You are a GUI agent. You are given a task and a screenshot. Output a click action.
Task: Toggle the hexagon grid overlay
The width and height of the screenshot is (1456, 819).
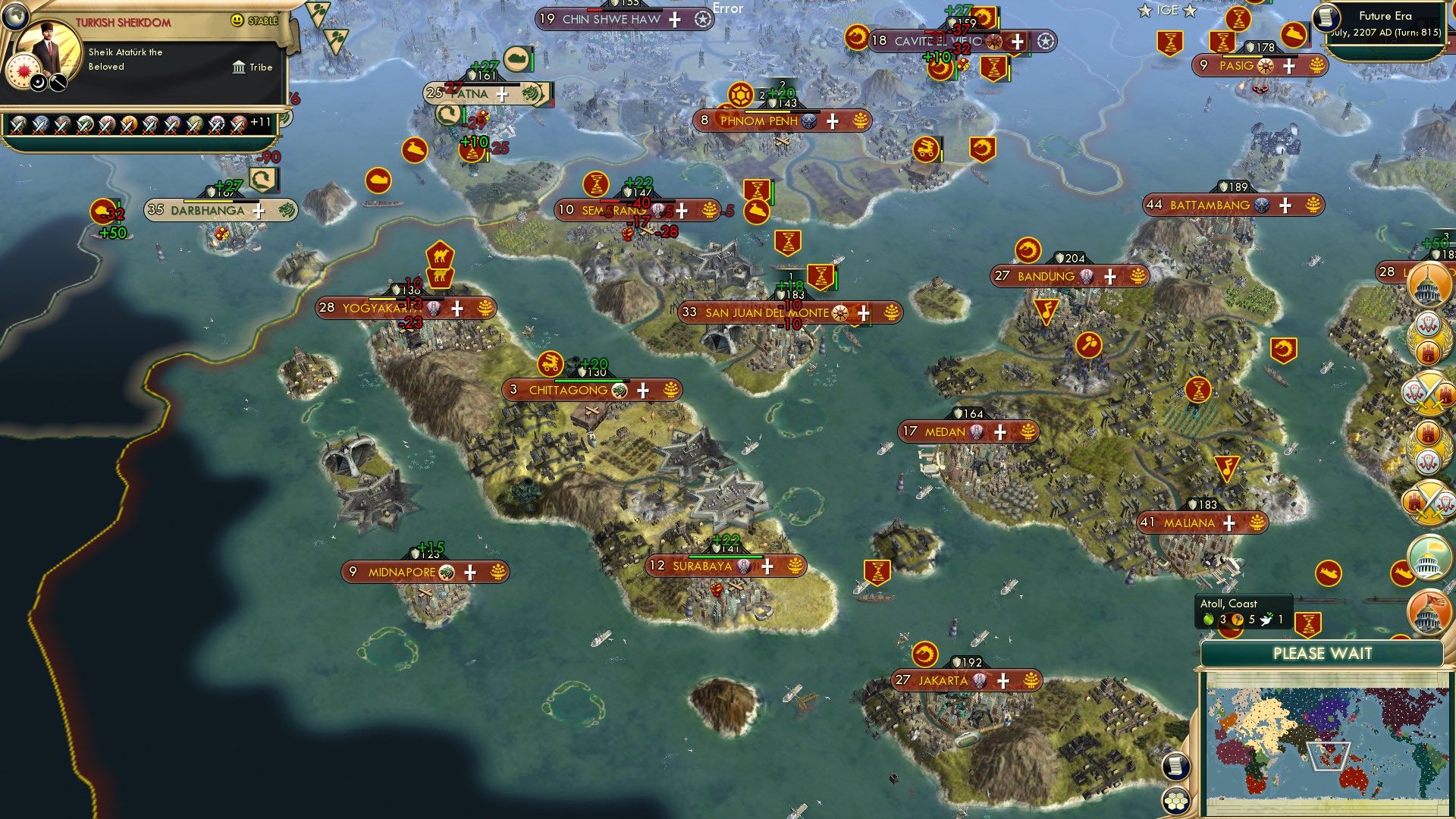(1175, 801)
